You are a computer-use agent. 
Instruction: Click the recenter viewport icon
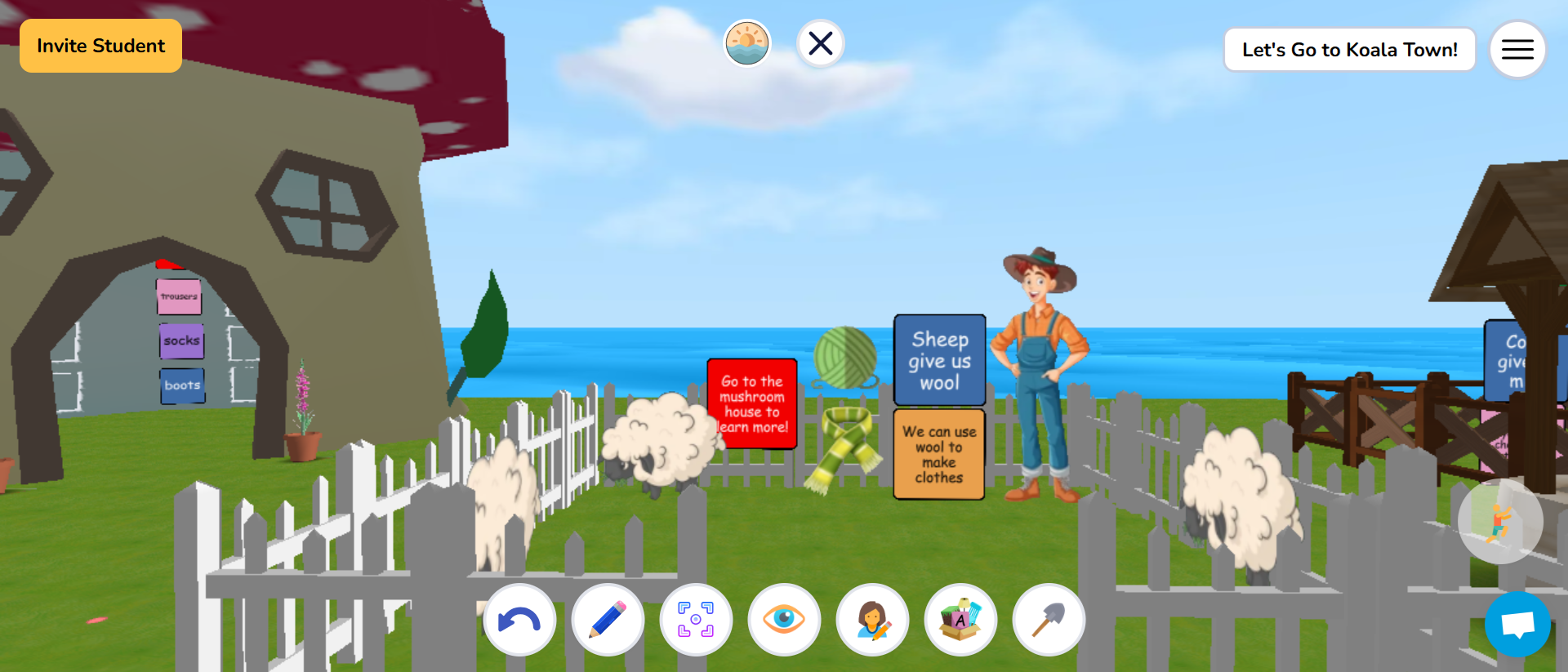(696, 620)
